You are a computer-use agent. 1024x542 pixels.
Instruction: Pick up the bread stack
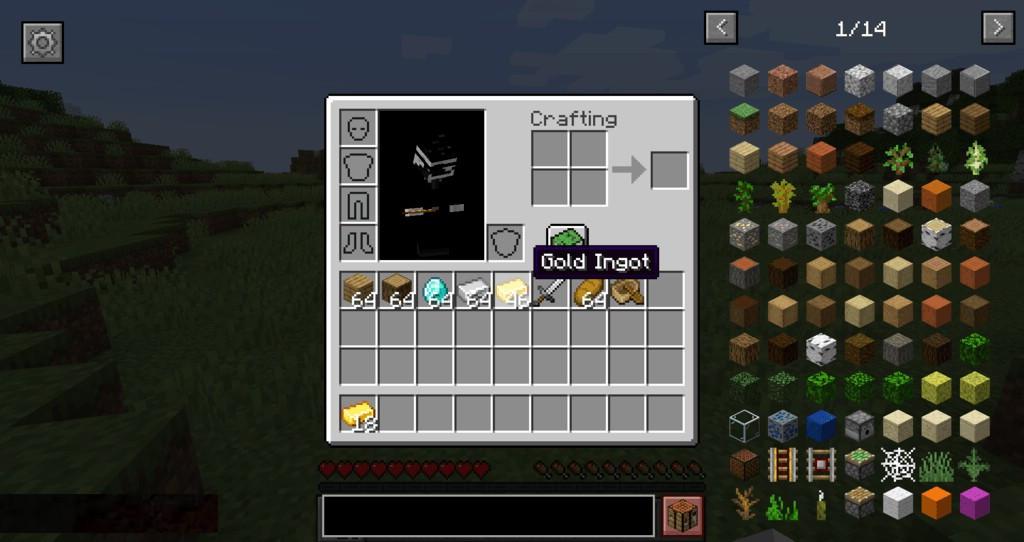tap(589, 290)
